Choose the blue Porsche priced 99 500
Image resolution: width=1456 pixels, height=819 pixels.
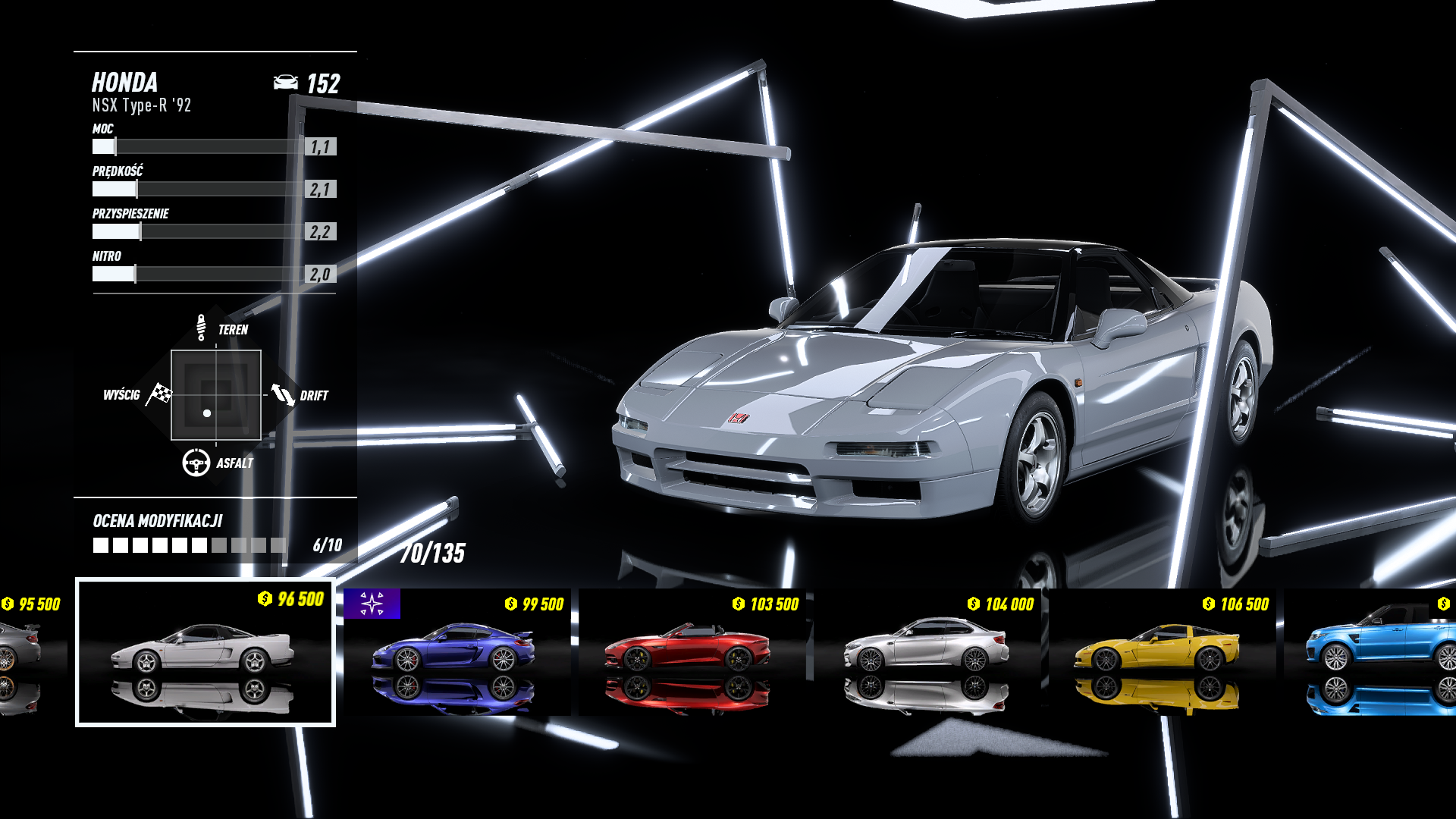coord(457,652)
